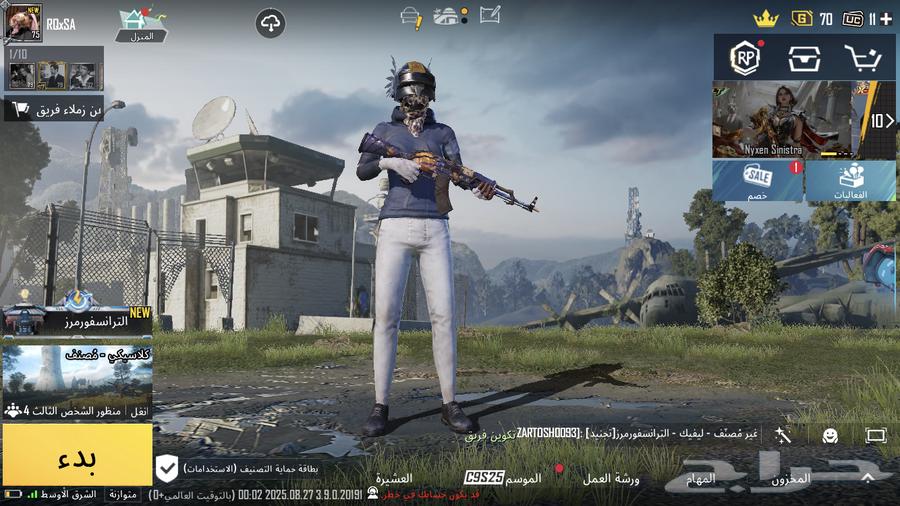This screenshot has height=506, width=900.
Task: Add UC with the plus button
Action: pos(886,18)
